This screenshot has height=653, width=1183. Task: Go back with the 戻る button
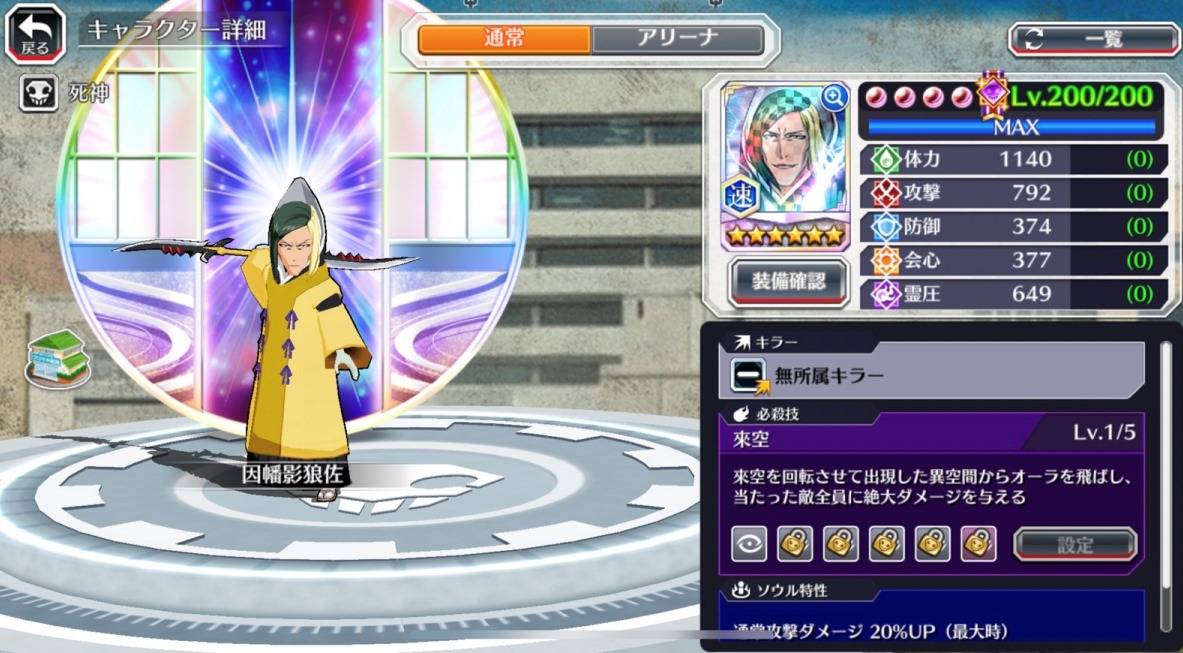coord(35,33)
